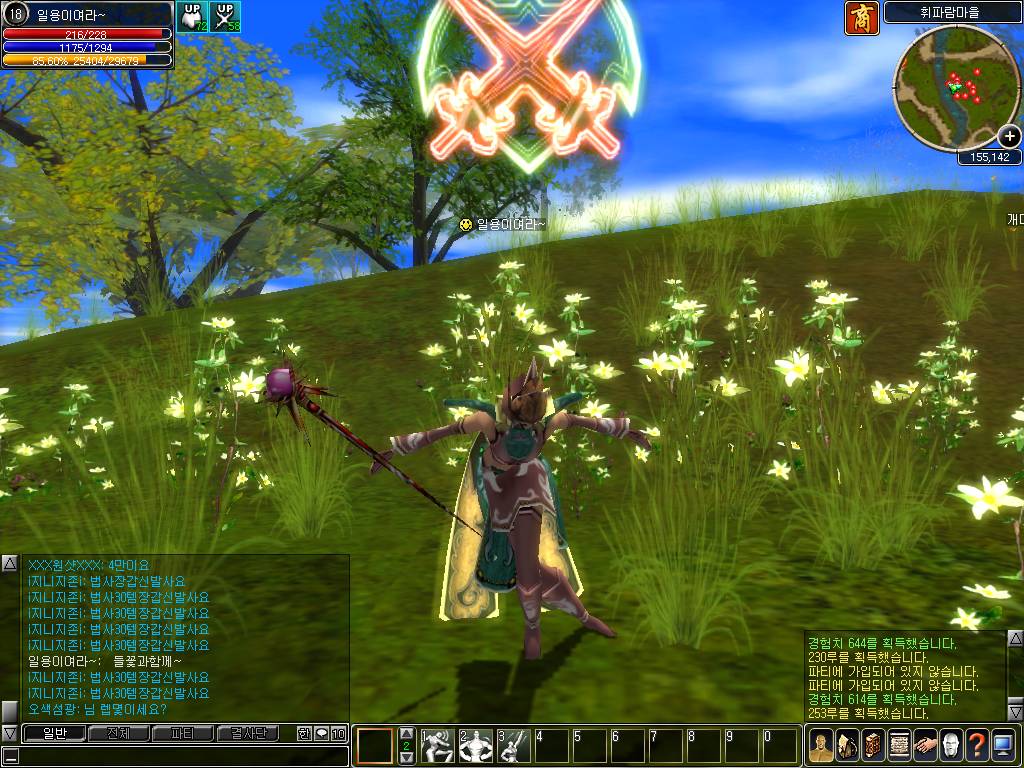This screenshot has width=1024, height=768.
Task: Open the inventory bag icon
Action: tap(847, 746)
